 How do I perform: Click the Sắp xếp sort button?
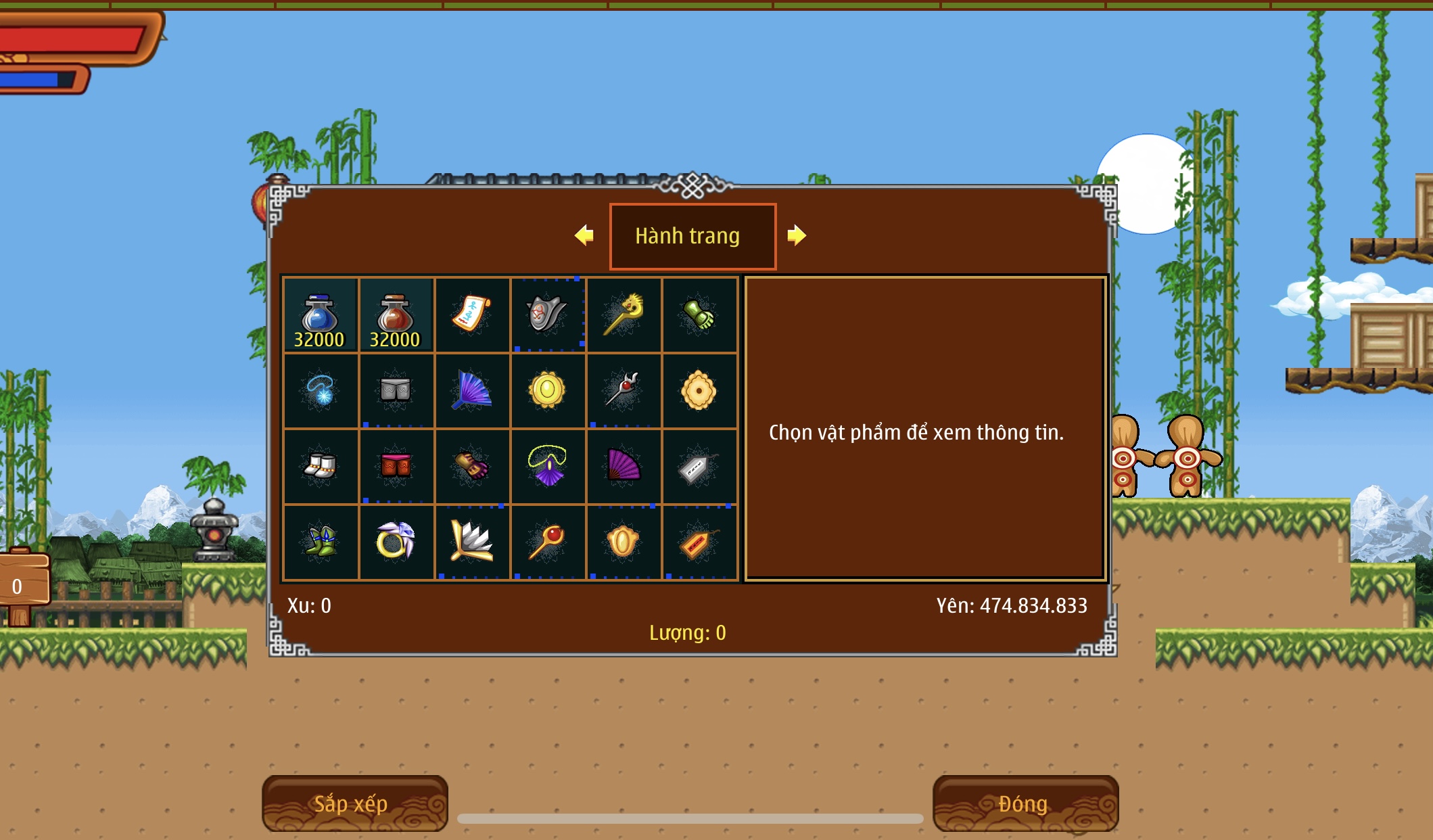pyautogui.click(x=354, y=803)
